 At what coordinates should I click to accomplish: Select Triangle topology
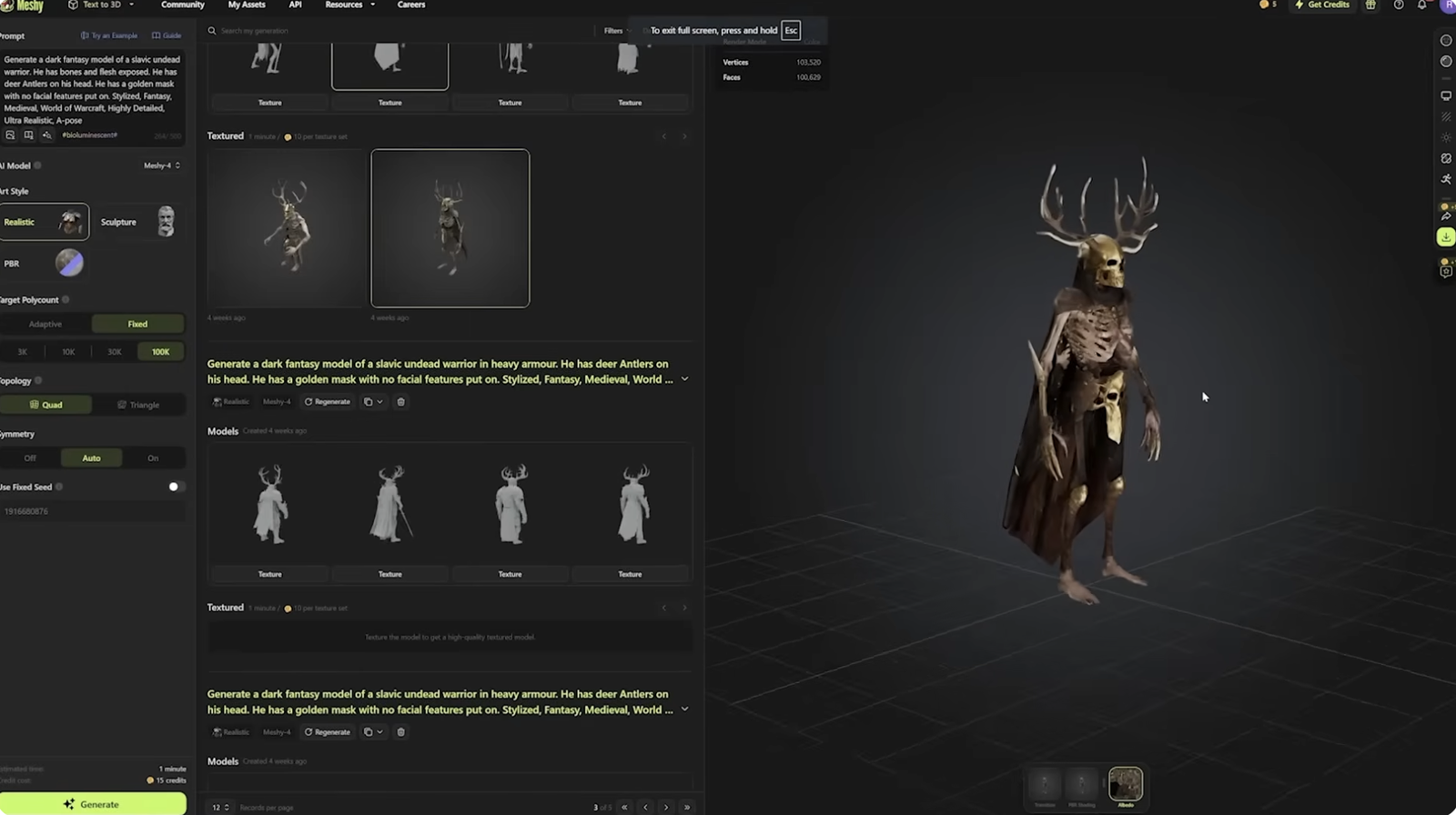pos(138,405)
